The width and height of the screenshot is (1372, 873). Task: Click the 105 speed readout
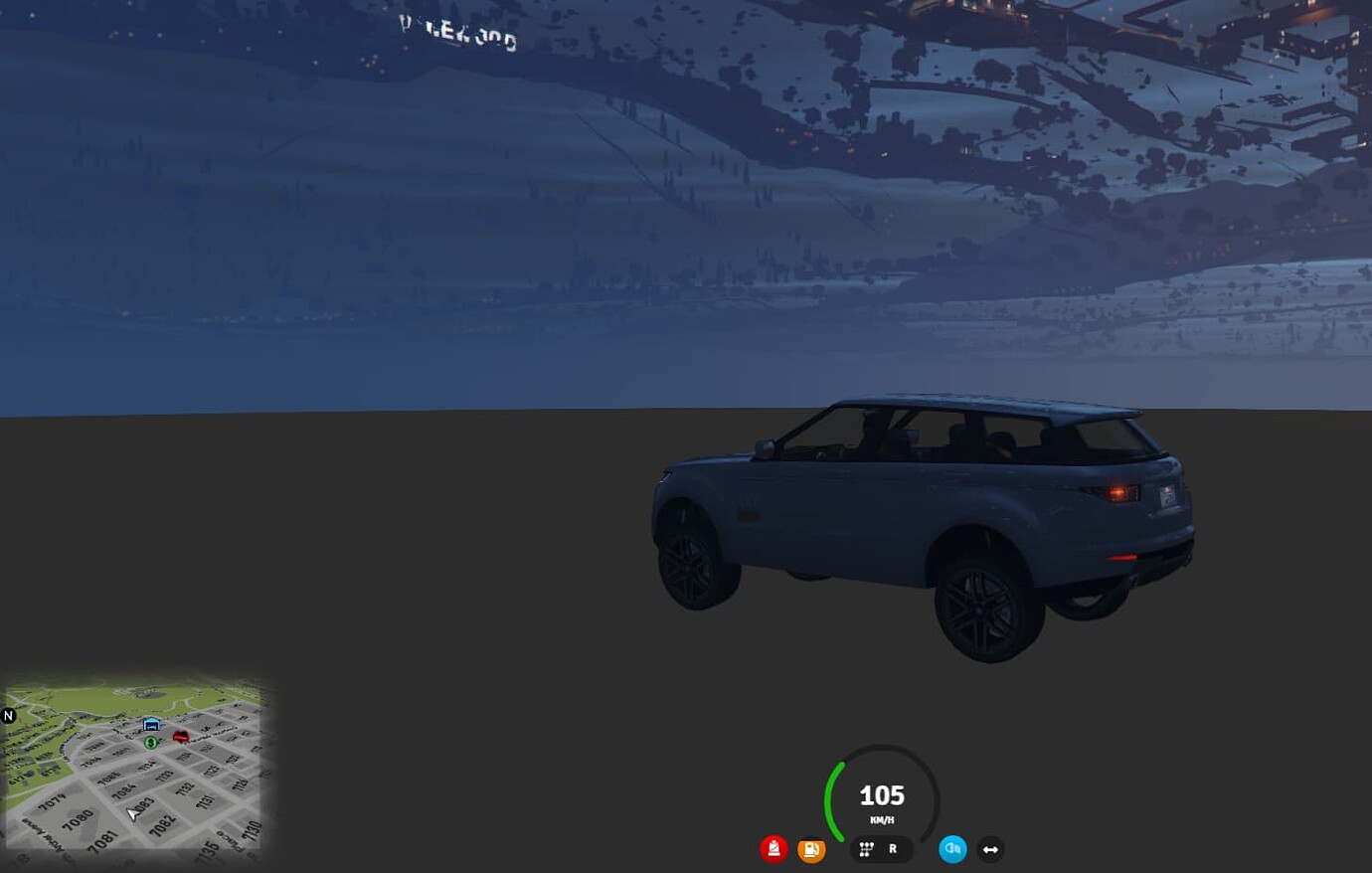tap(880, 795)
